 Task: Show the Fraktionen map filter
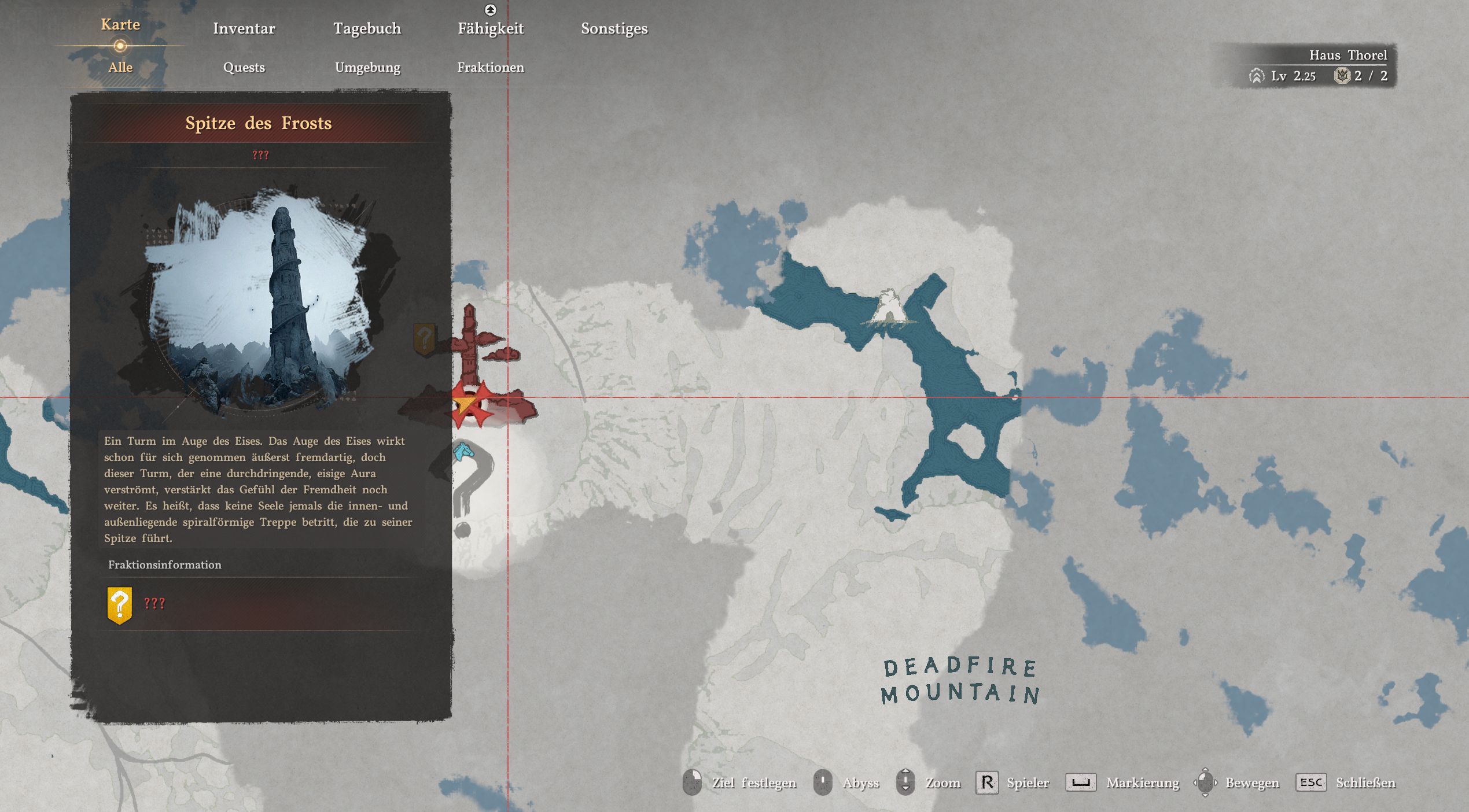pos(491,67)
